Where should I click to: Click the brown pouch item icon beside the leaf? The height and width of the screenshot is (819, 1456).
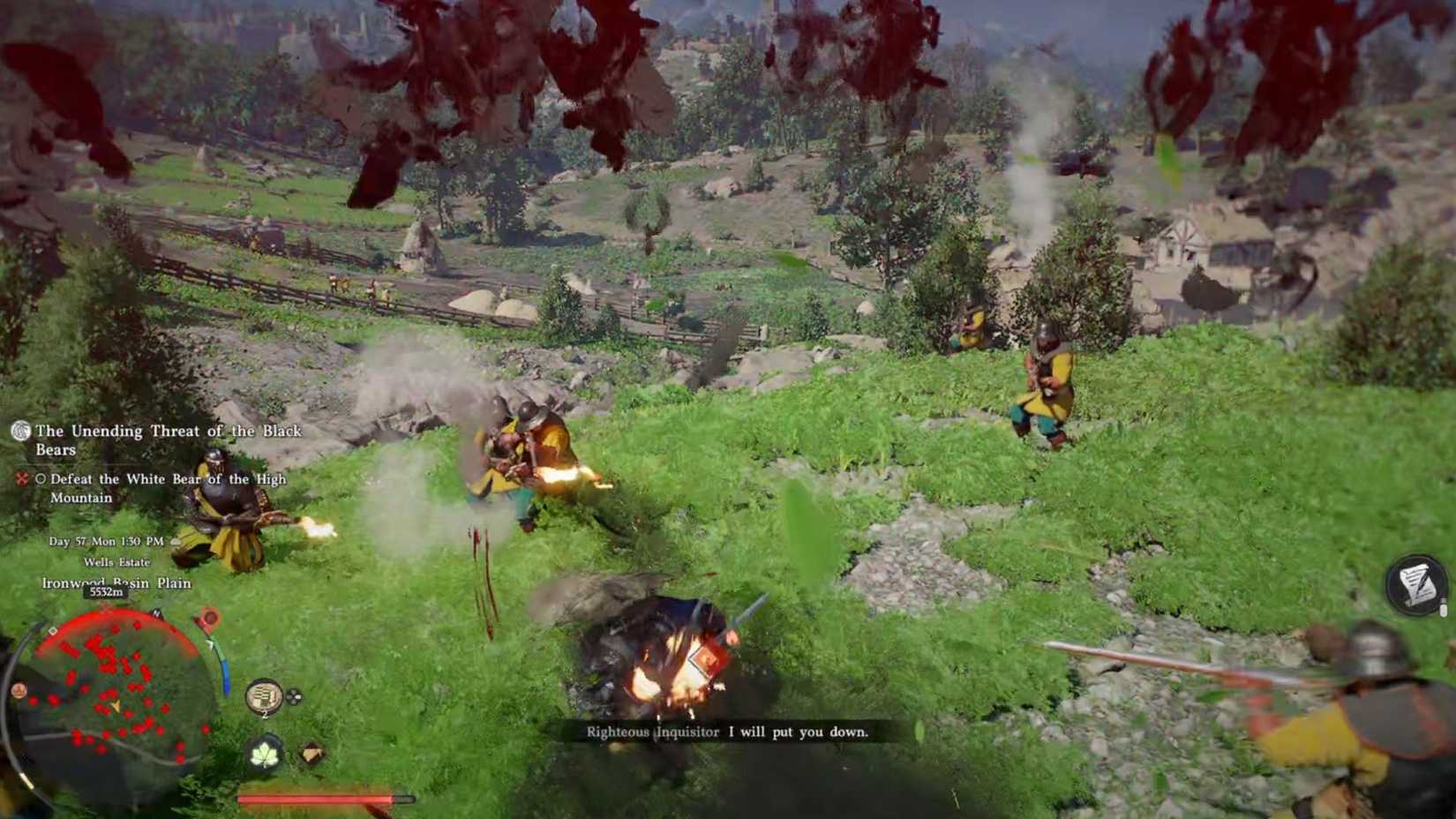311,753
